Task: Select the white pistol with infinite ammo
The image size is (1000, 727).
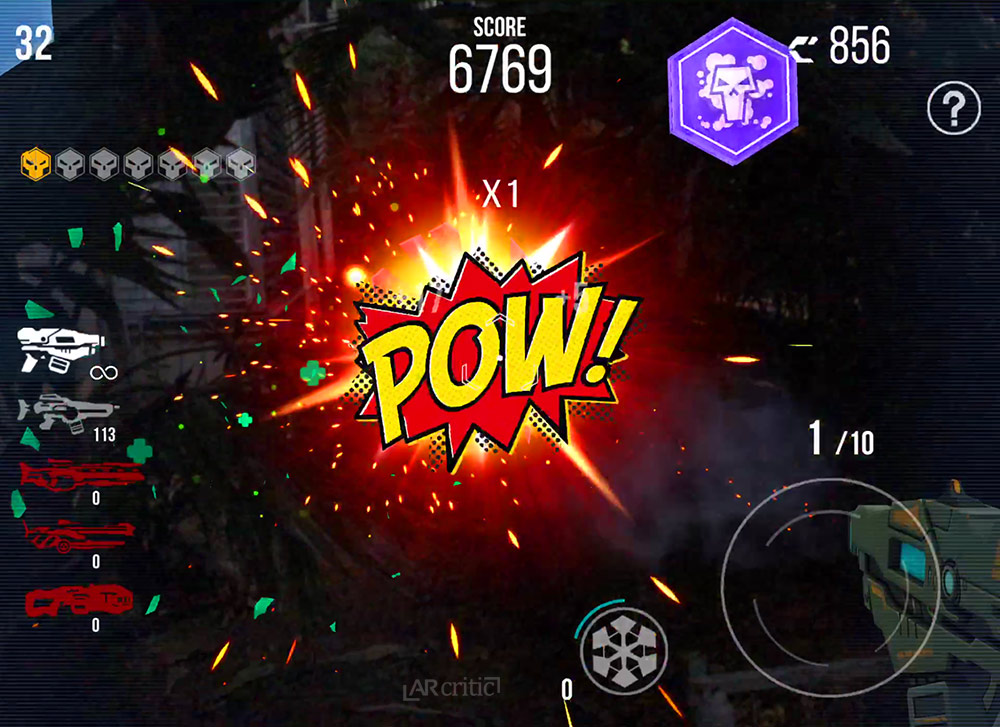Action: (58, 350)
